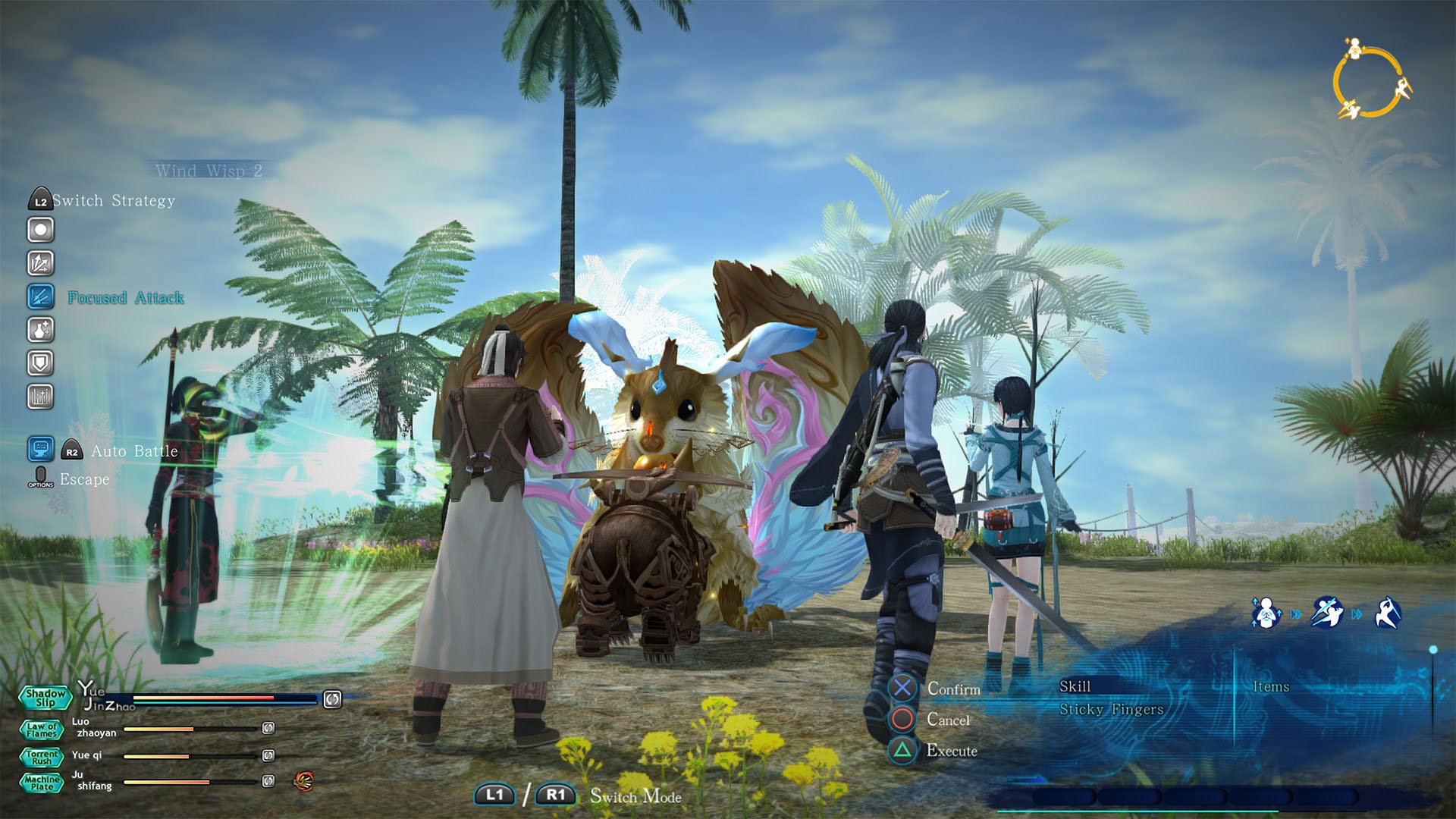Select the Skill tab showing Sticky Fingers
Image resolution: width=1456 pixels, height=819 pixels.
1075,686
